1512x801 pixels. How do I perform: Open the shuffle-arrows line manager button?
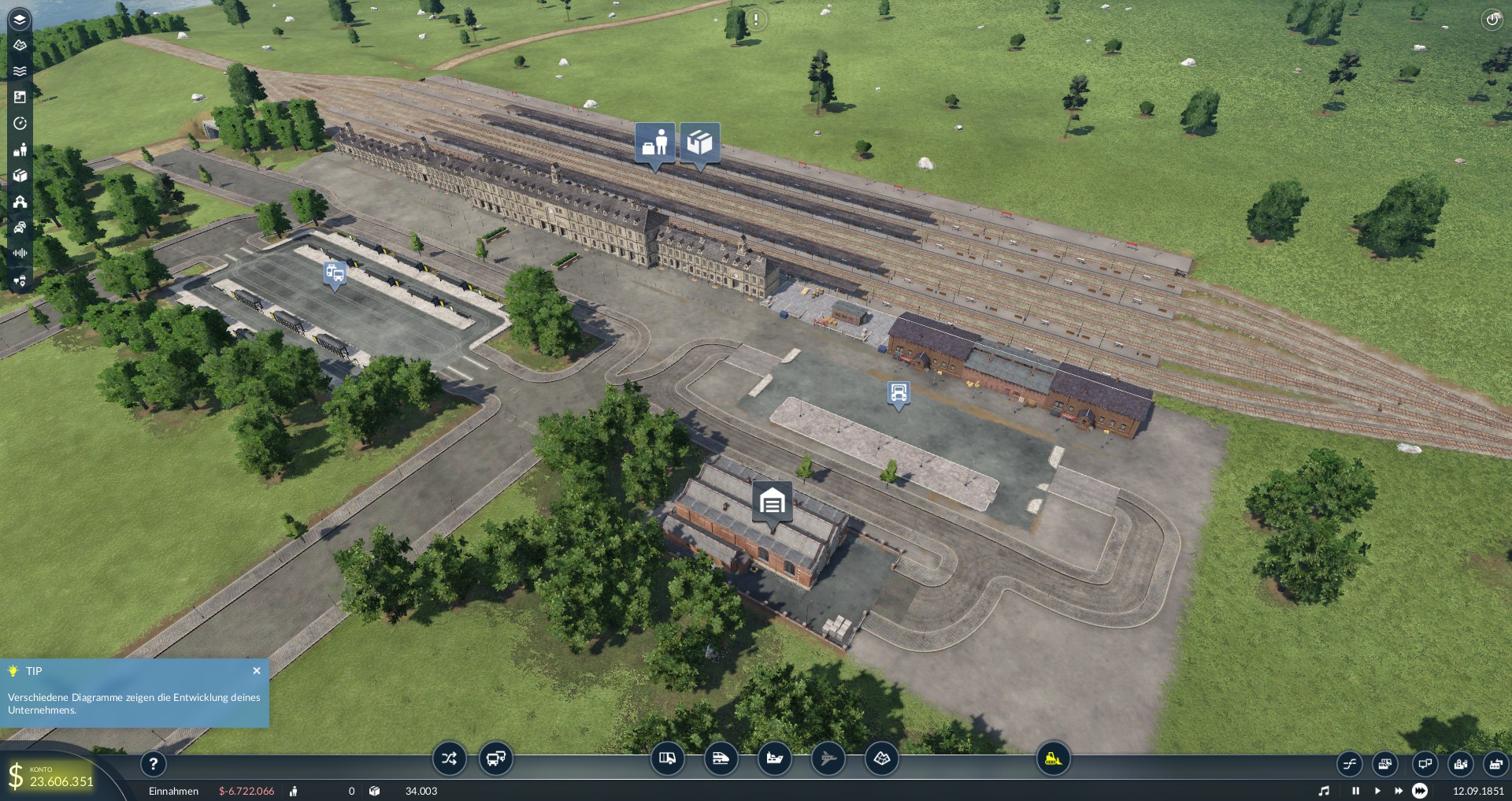[449, 758]
